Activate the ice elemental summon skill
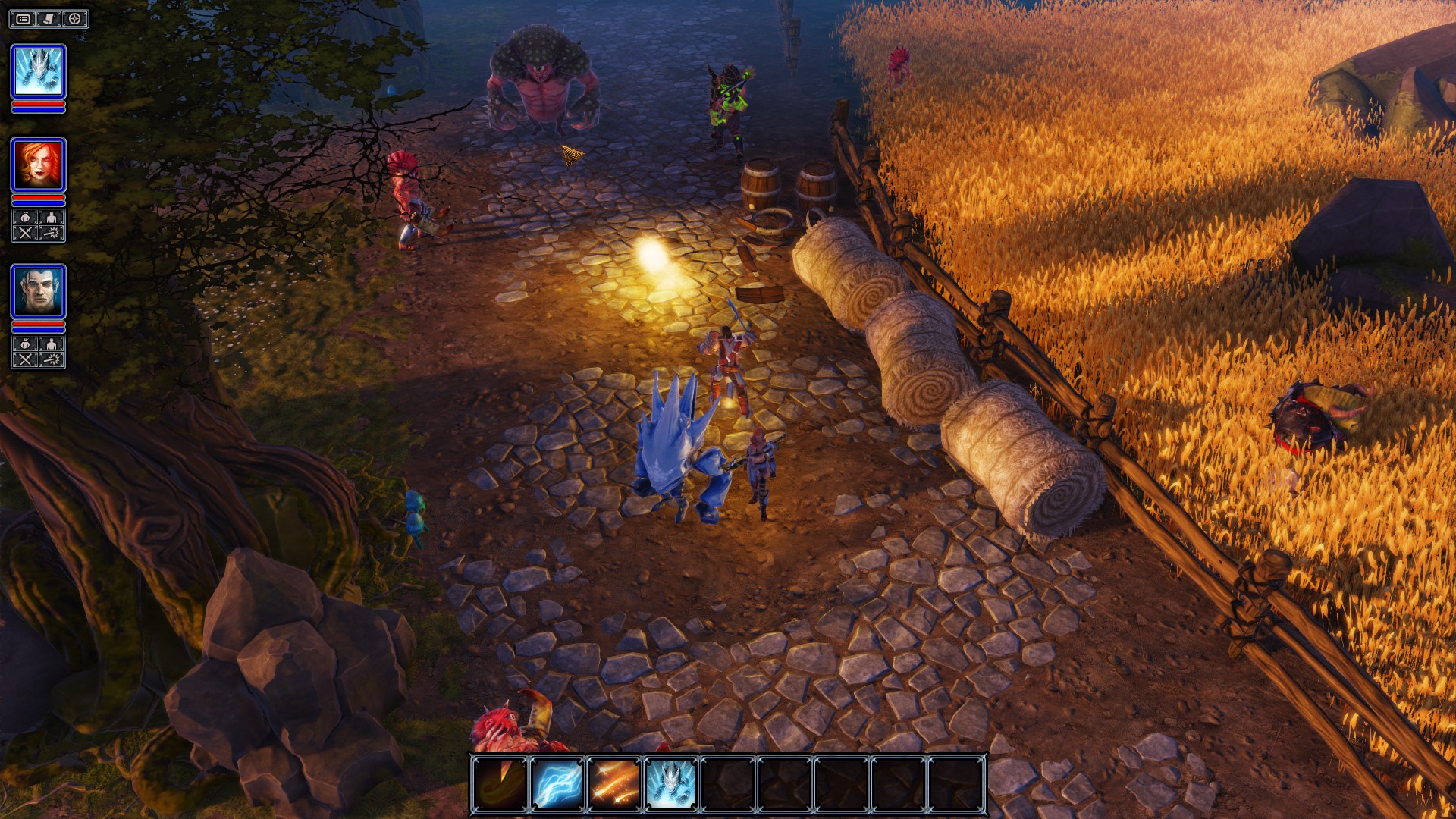 (671, 783)
